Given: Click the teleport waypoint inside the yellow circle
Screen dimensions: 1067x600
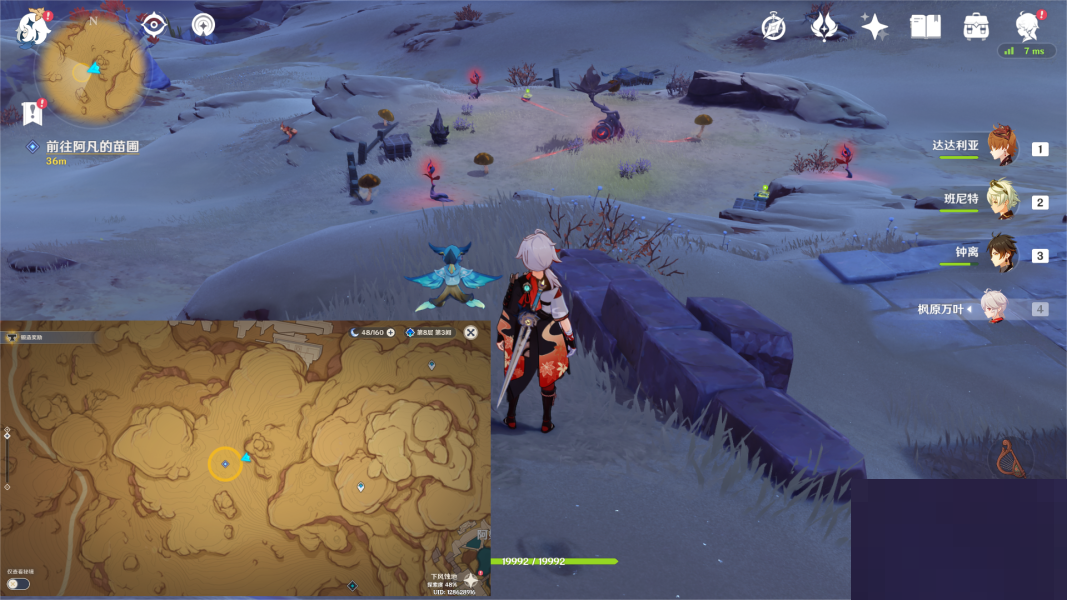Looking at the screenshot, I should [x=225, y=464].
